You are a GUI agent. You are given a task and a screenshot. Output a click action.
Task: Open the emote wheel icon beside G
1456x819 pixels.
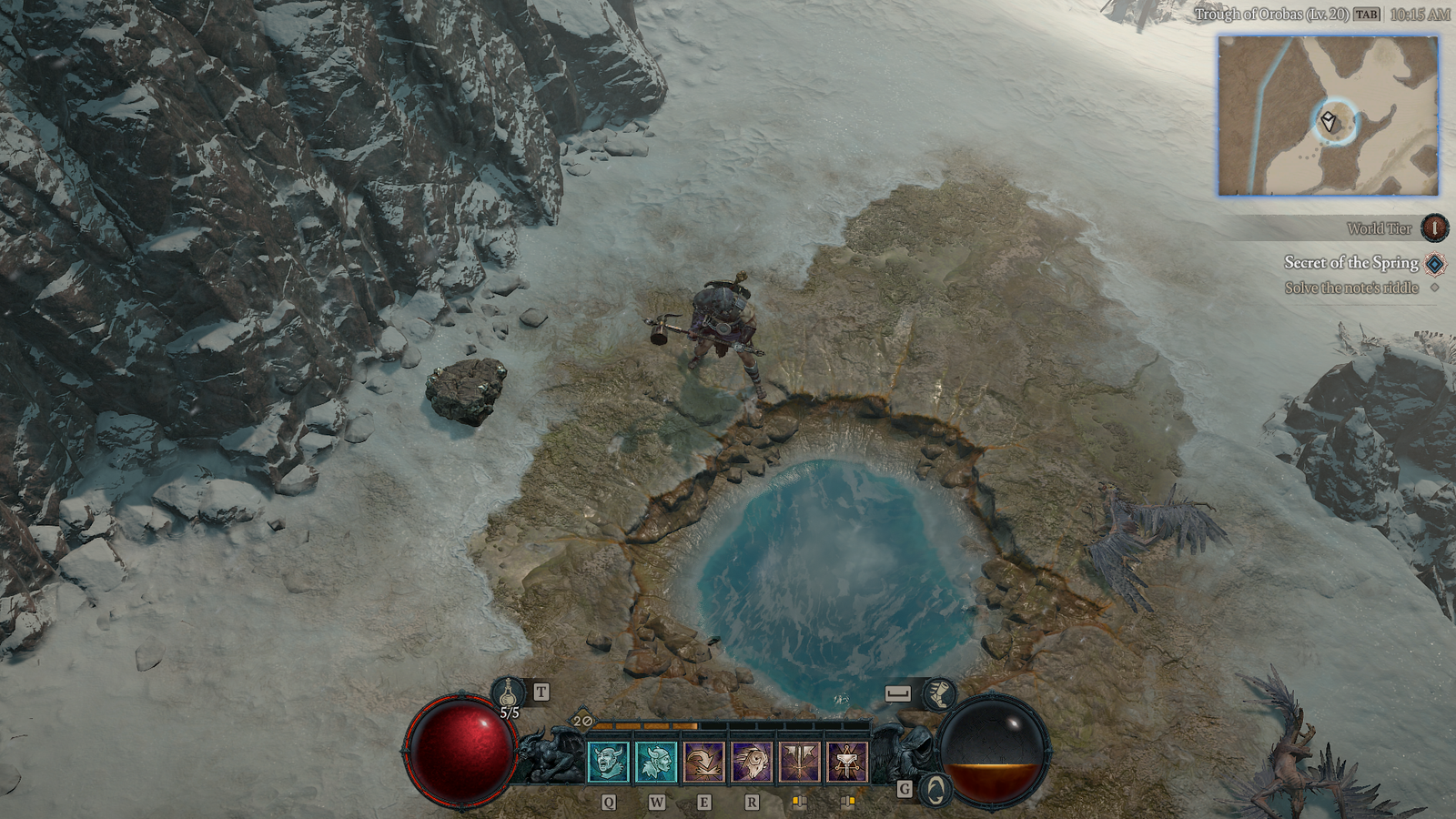[x=935, y=791]
